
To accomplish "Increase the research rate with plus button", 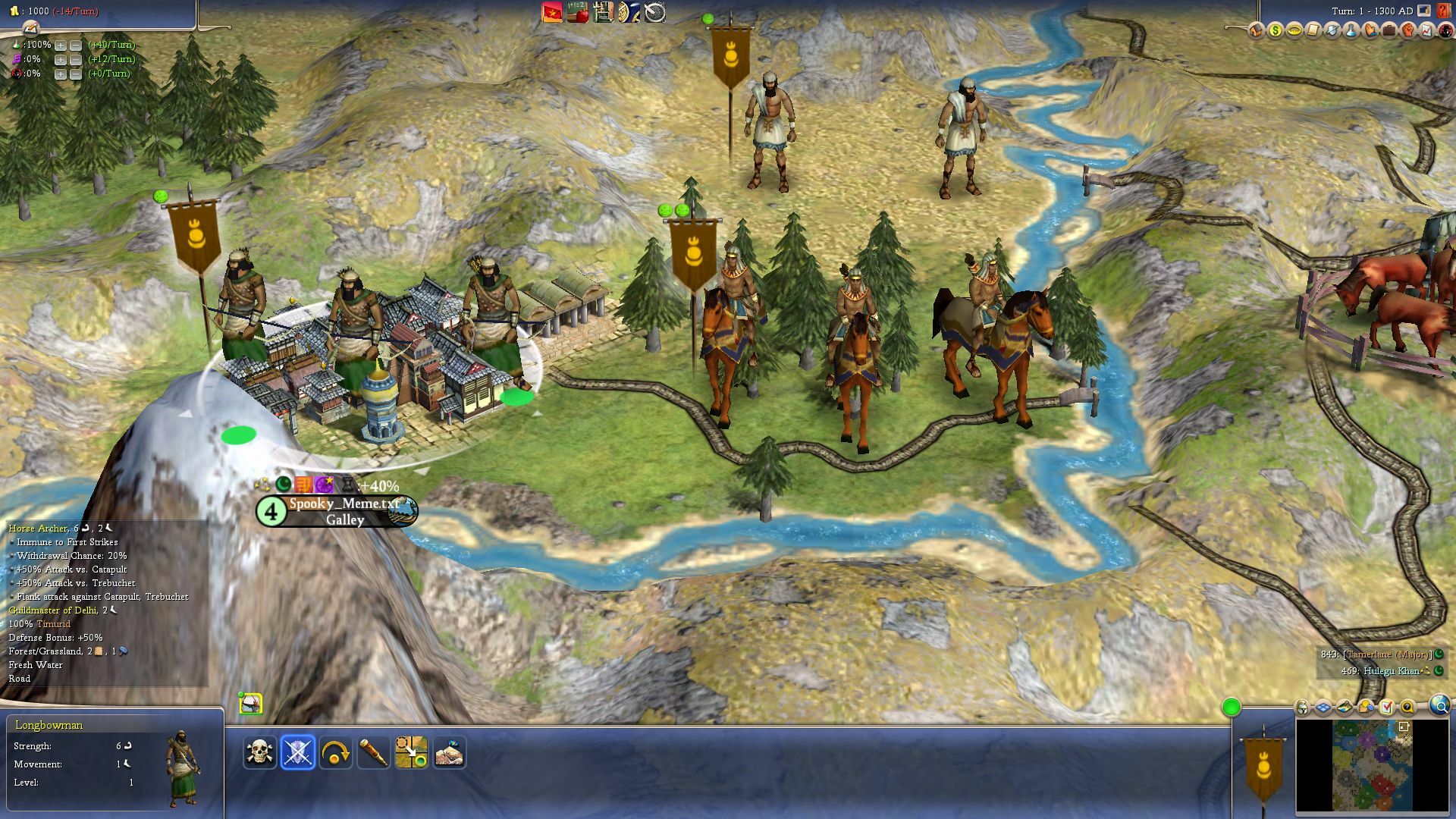I will coord(61,45).
